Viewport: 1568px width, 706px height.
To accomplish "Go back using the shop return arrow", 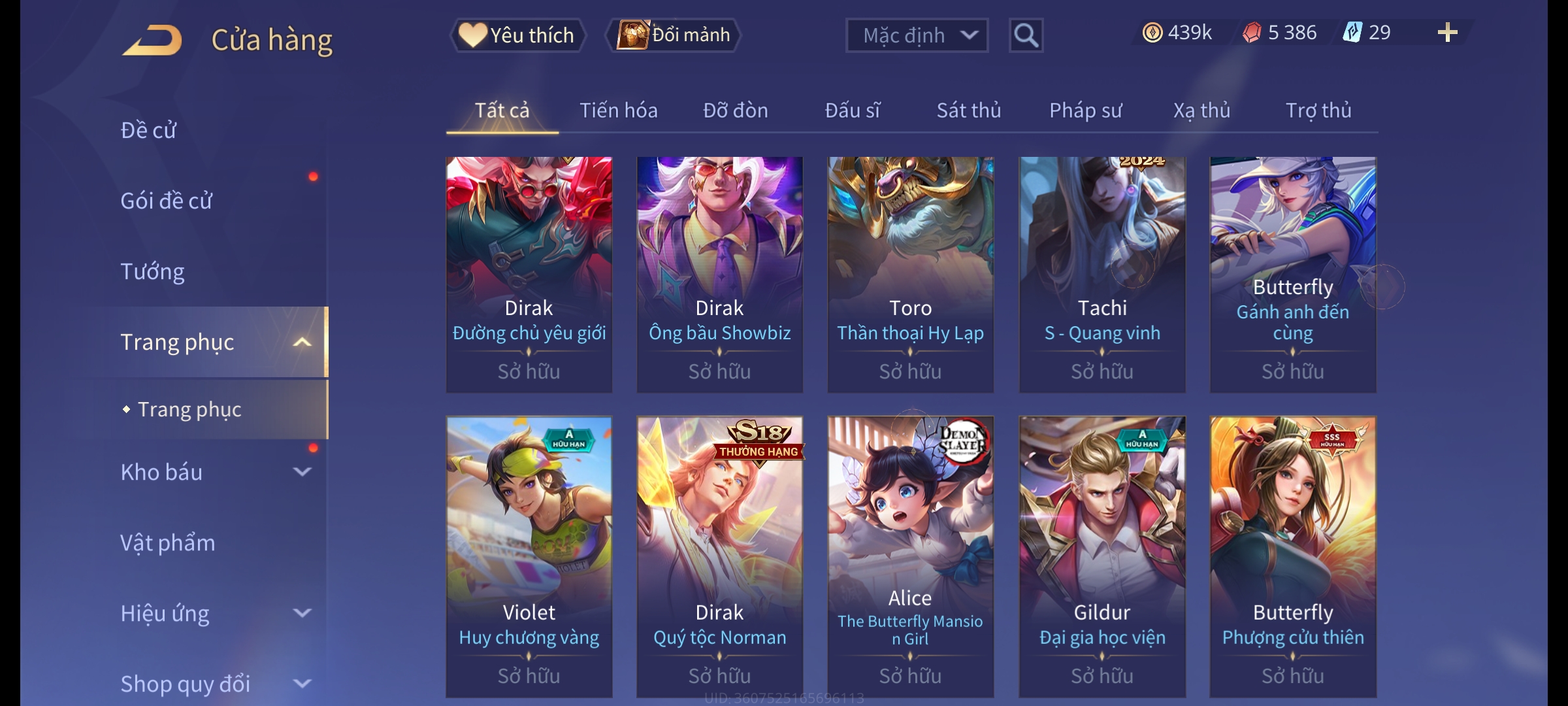I will click(x=152, y=41).
